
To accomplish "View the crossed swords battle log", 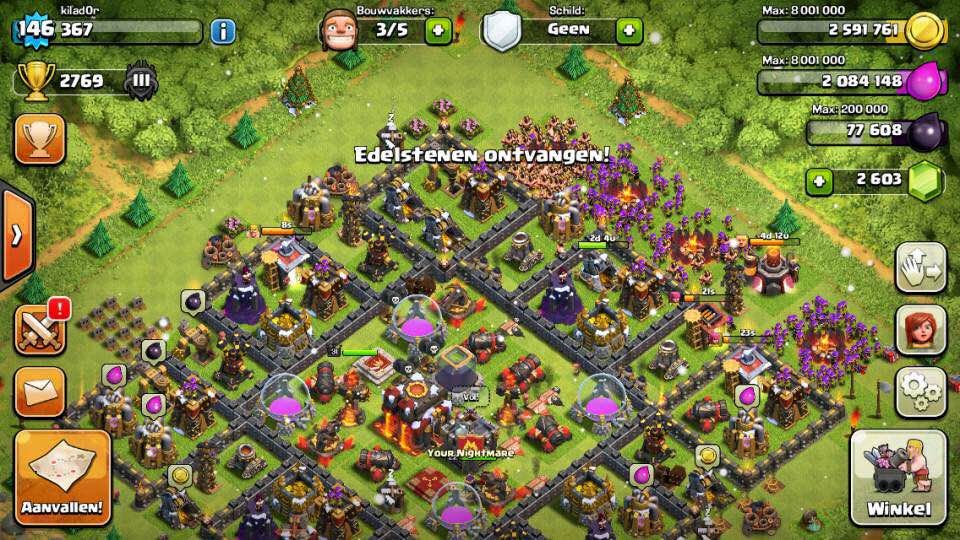I will point(40,328).
